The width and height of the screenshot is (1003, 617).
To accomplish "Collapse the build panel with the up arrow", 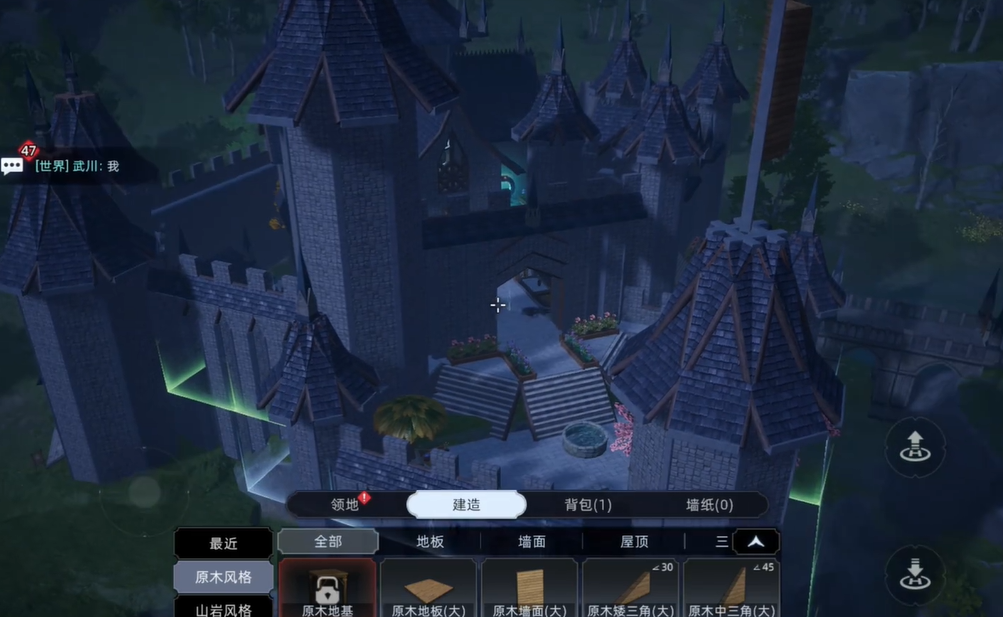I will [x=756, y=541].
